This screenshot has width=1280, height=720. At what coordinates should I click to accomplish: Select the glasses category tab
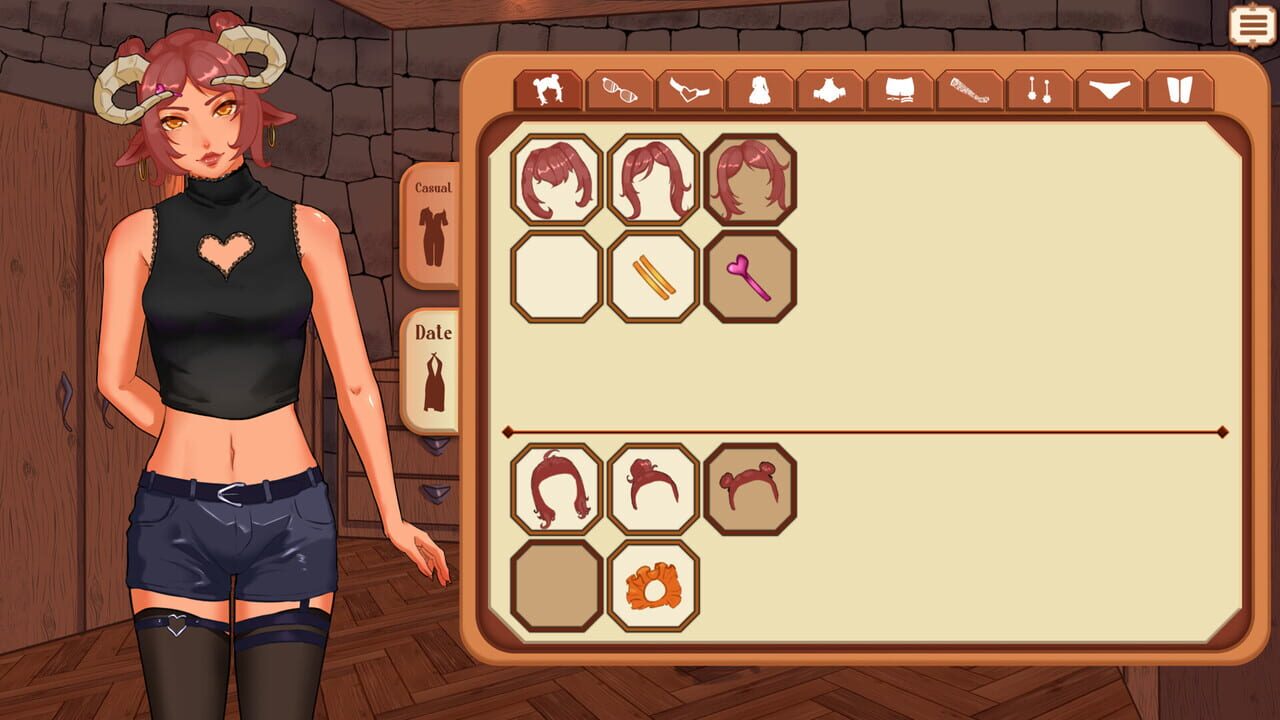[621, 90]
